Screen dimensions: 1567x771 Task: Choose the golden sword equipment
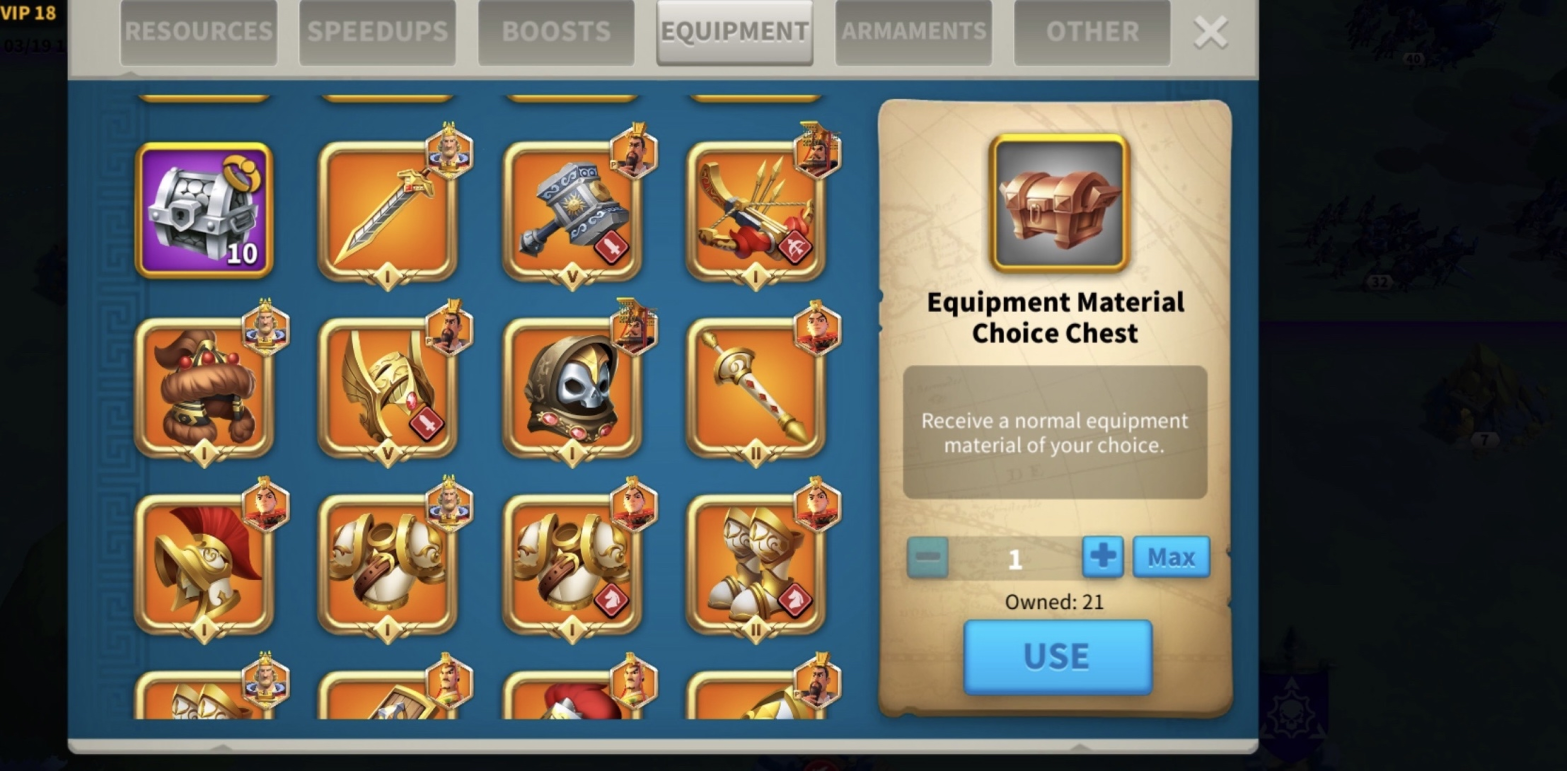click(x=387, y=212)
